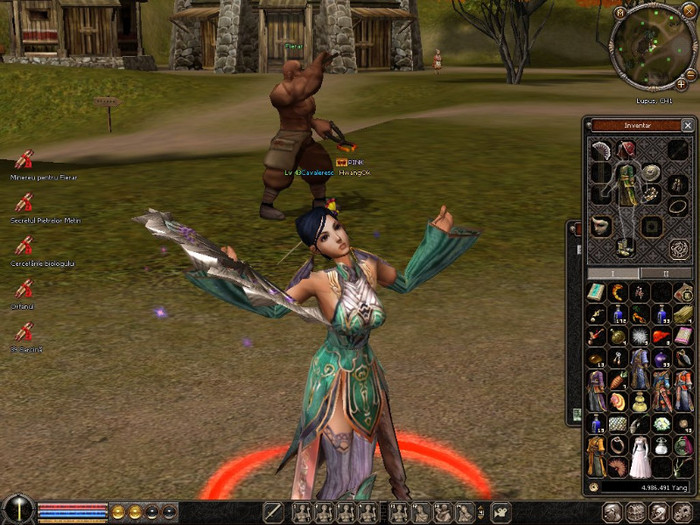Select the equipped fan weapon slot
The width and height of the screenshot is (700, 525).
click(x=600, y=152)
